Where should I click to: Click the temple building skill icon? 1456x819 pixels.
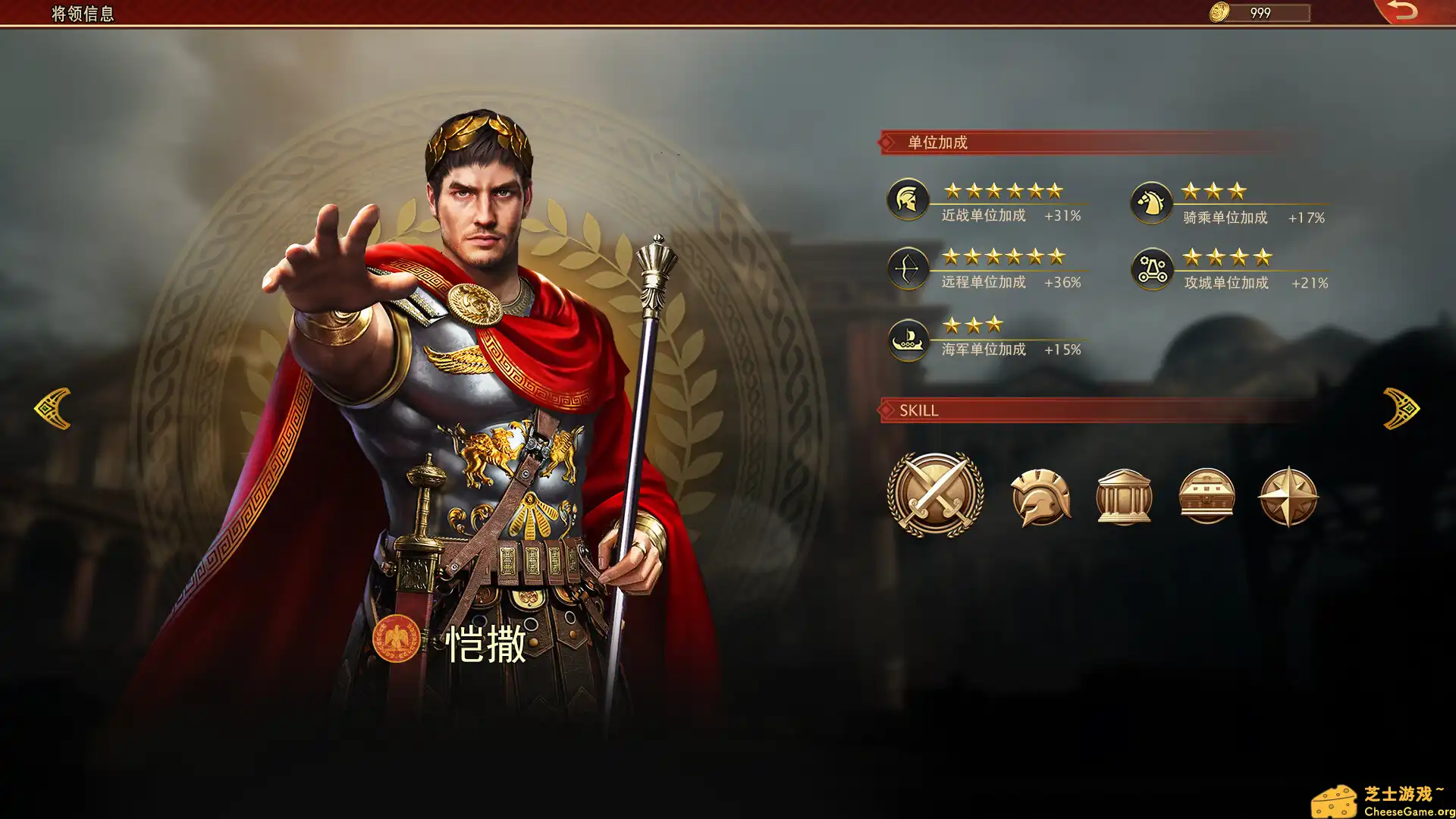1124,494
